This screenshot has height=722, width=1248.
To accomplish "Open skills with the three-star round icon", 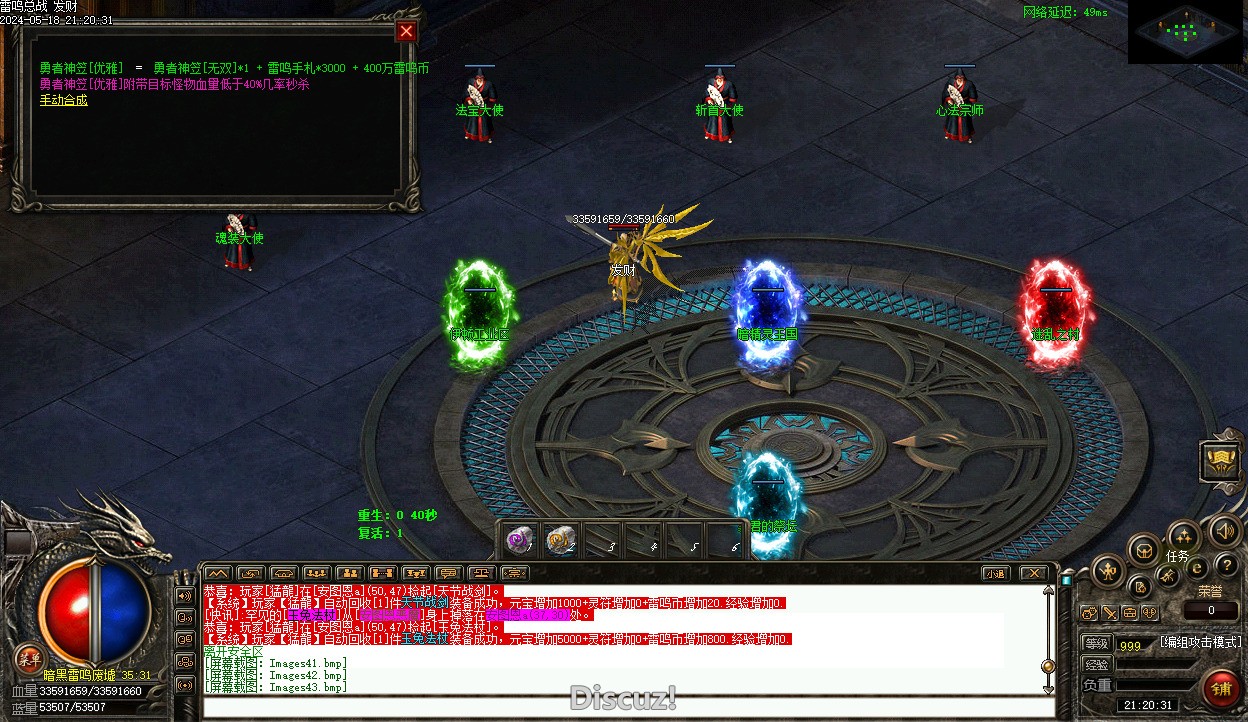I will 1184,536.
